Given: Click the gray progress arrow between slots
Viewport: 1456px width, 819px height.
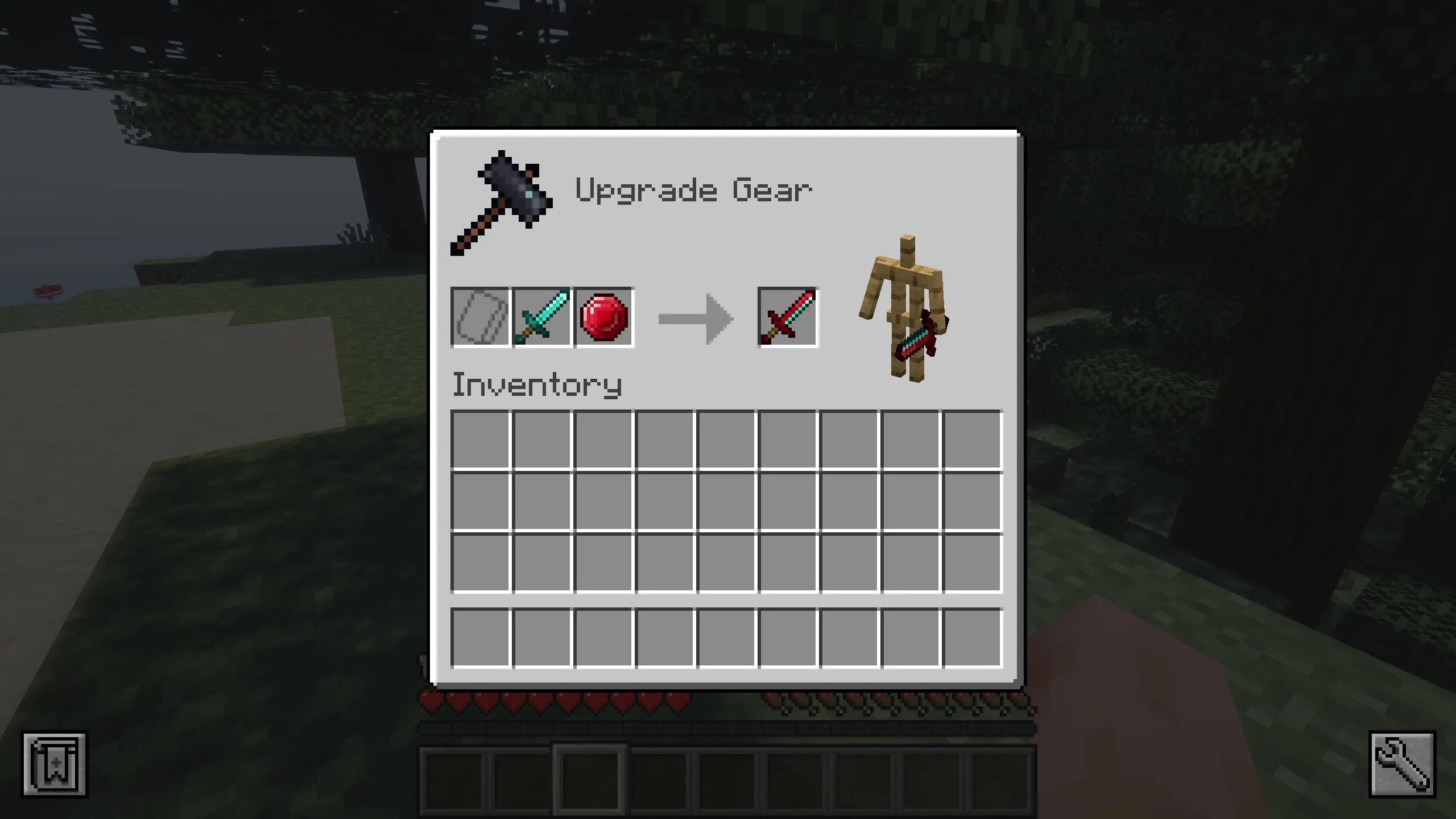Looking at the screenshot, I should pos(695,318).
